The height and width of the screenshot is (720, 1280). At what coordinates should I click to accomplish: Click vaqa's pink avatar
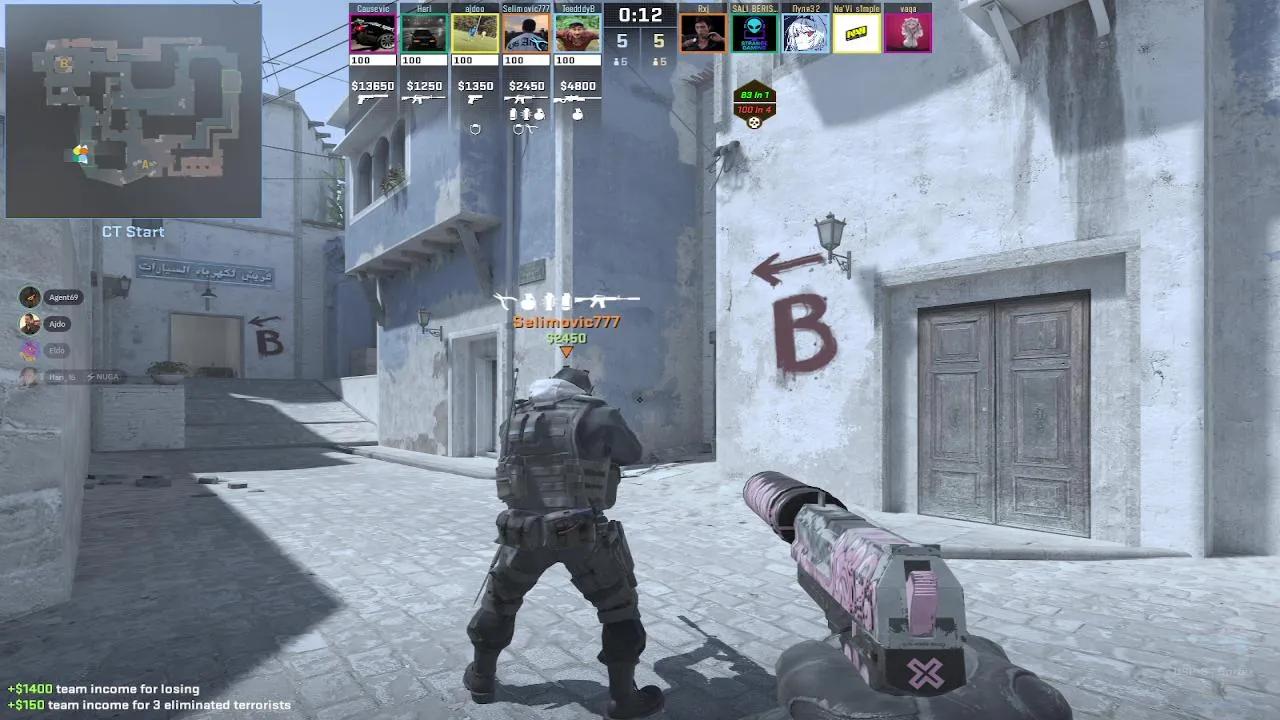(x=908, y=32)
